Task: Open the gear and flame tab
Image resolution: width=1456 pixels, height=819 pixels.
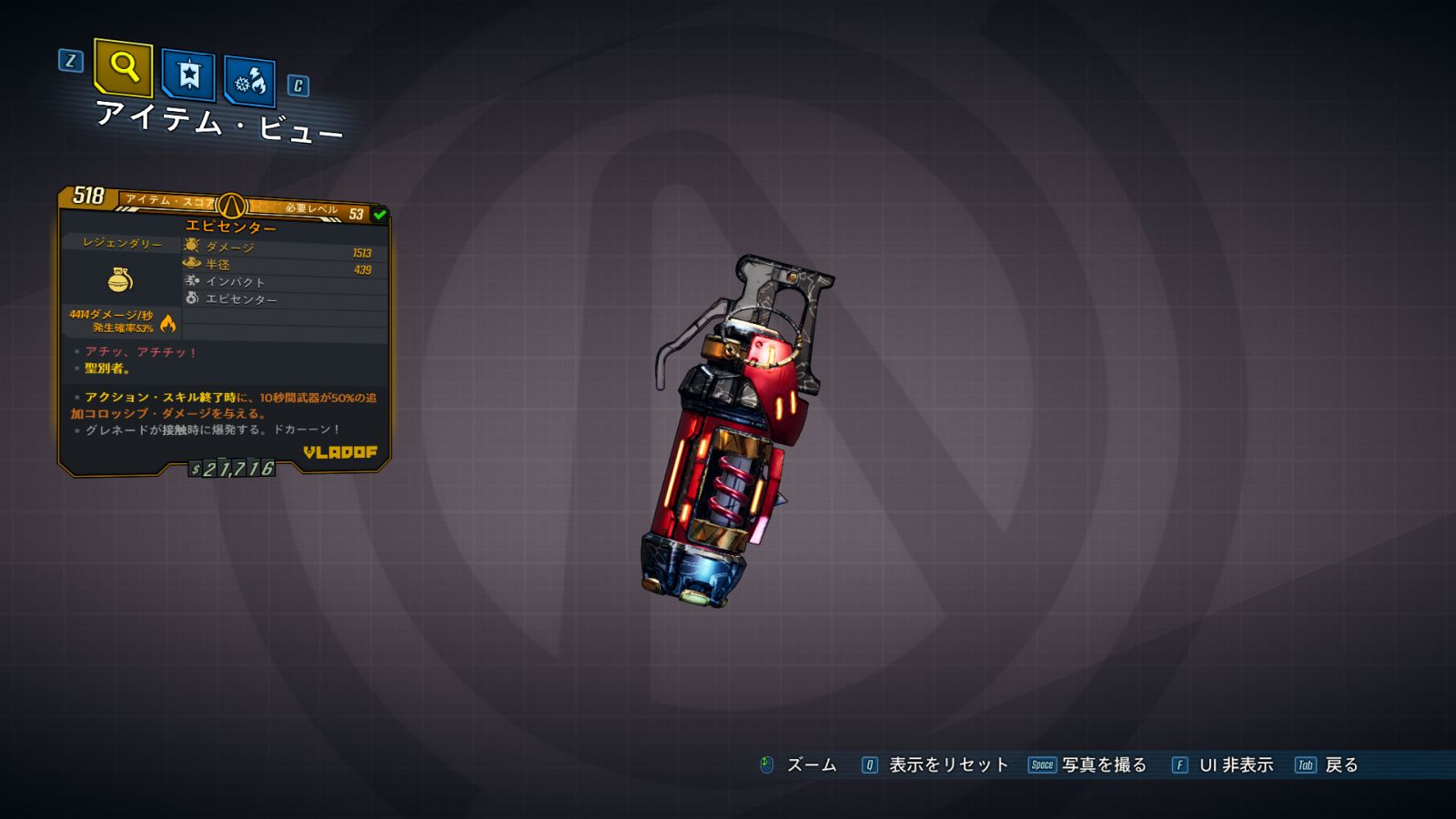Action: point(250,83)
